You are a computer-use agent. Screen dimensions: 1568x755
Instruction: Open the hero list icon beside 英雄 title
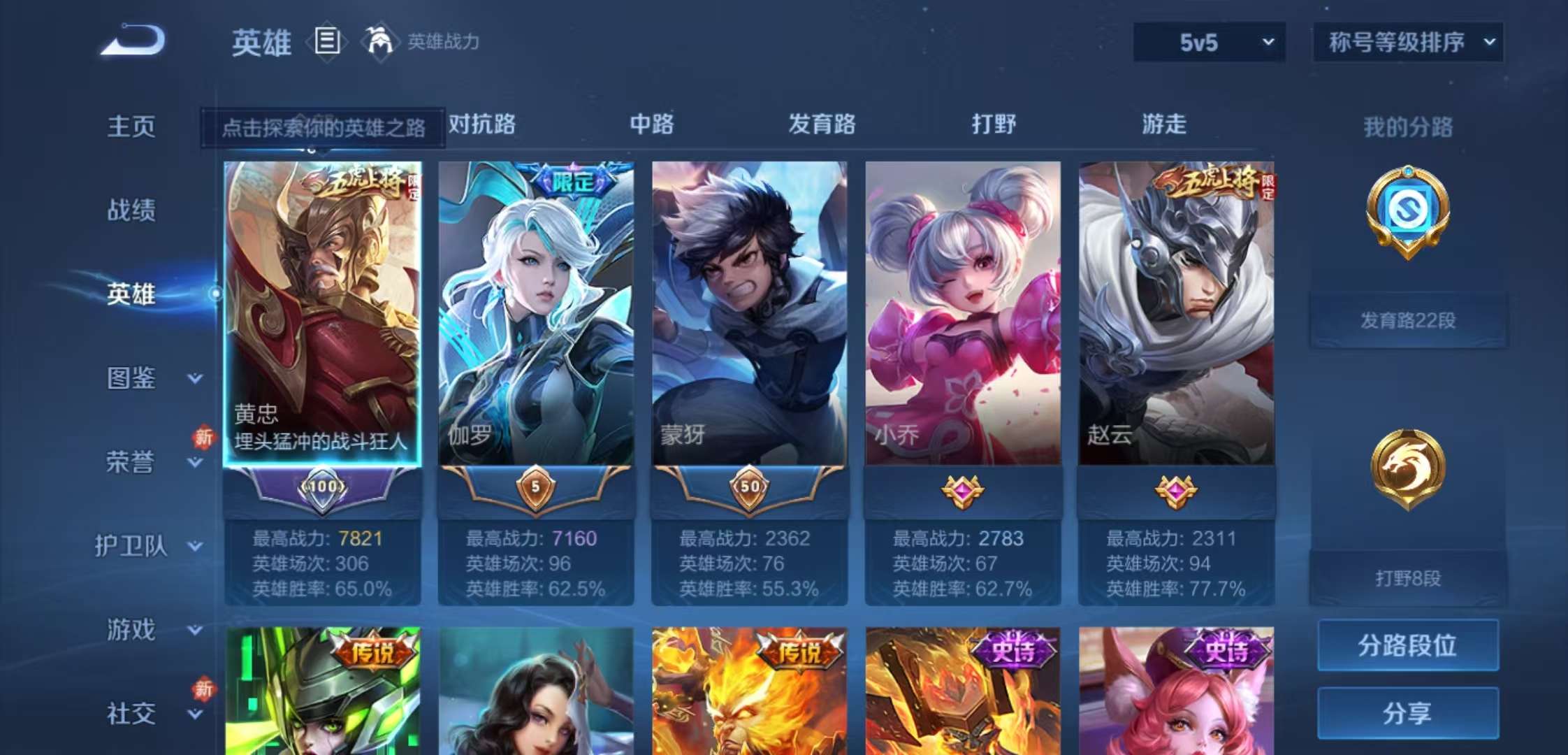pos(327,42)
